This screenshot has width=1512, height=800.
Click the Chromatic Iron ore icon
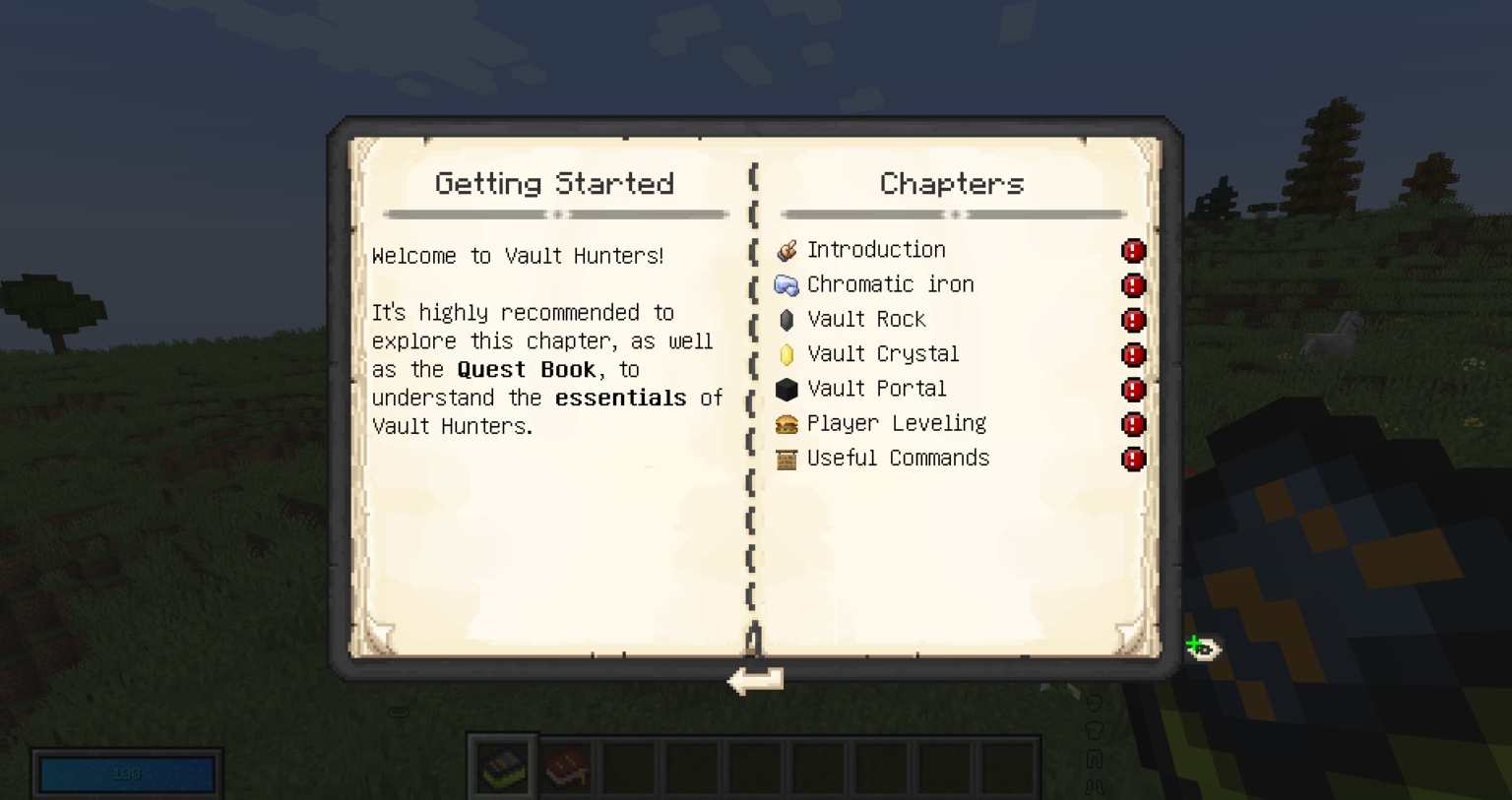pos(787,284)
